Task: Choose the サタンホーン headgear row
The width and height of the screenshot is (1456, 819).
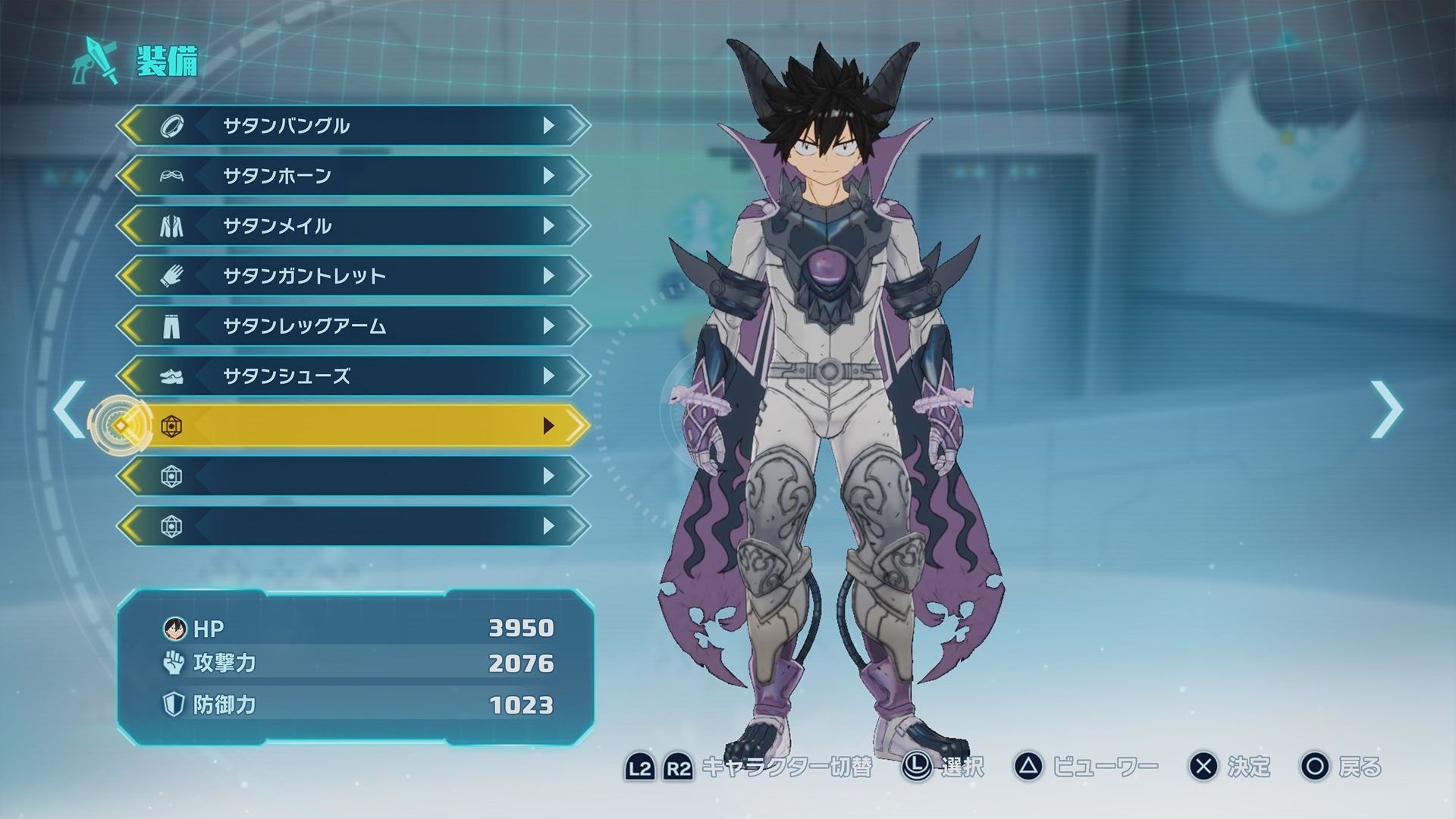Action: 353,176
